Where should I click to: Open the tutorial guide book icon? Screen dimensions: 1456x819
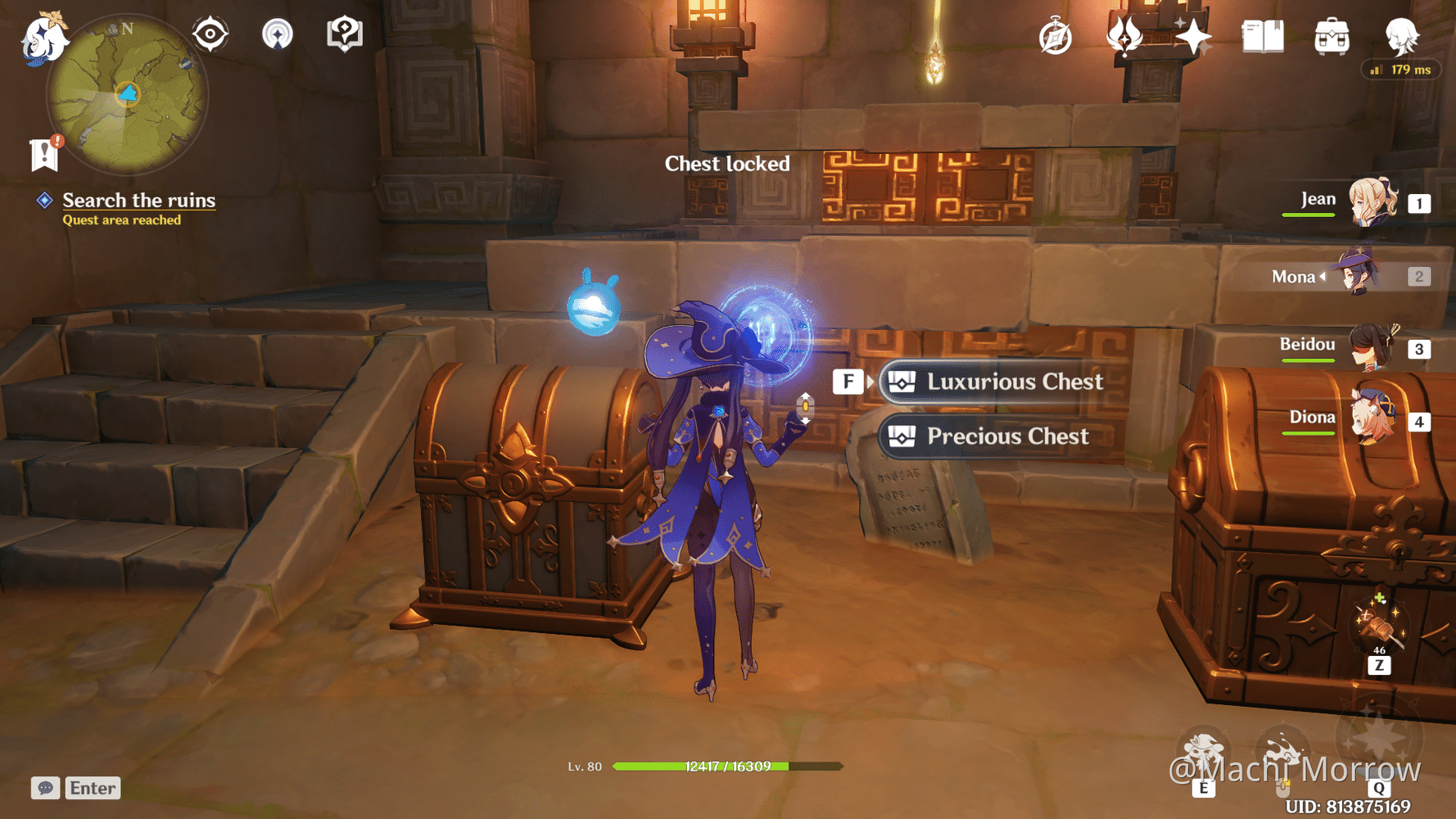pyautogui.click(x=344, y=34)
